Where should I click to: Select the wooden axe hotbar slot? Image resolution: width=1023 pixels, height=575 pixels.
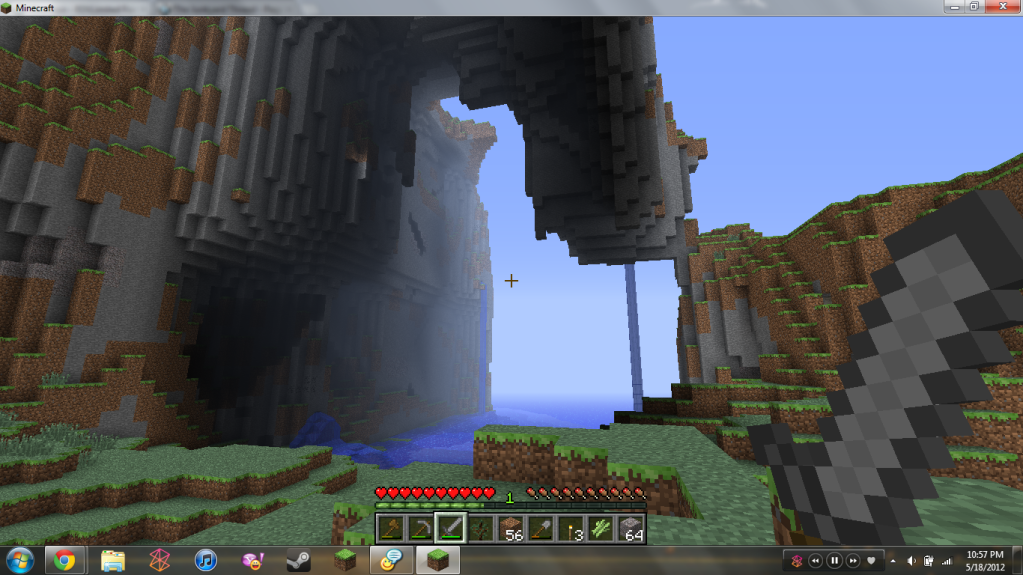coord(391,528)
